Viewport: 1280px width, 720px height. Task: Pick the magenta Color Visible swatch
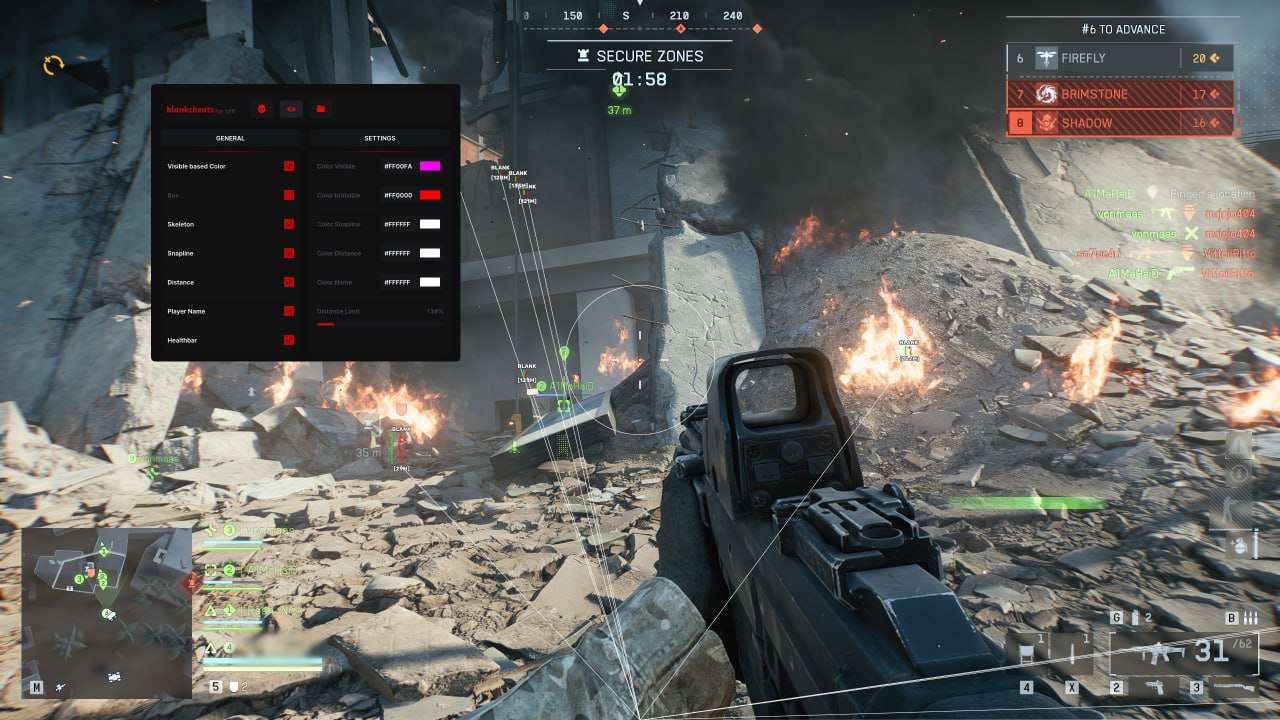pyautogui.click(x=430, y=166)
